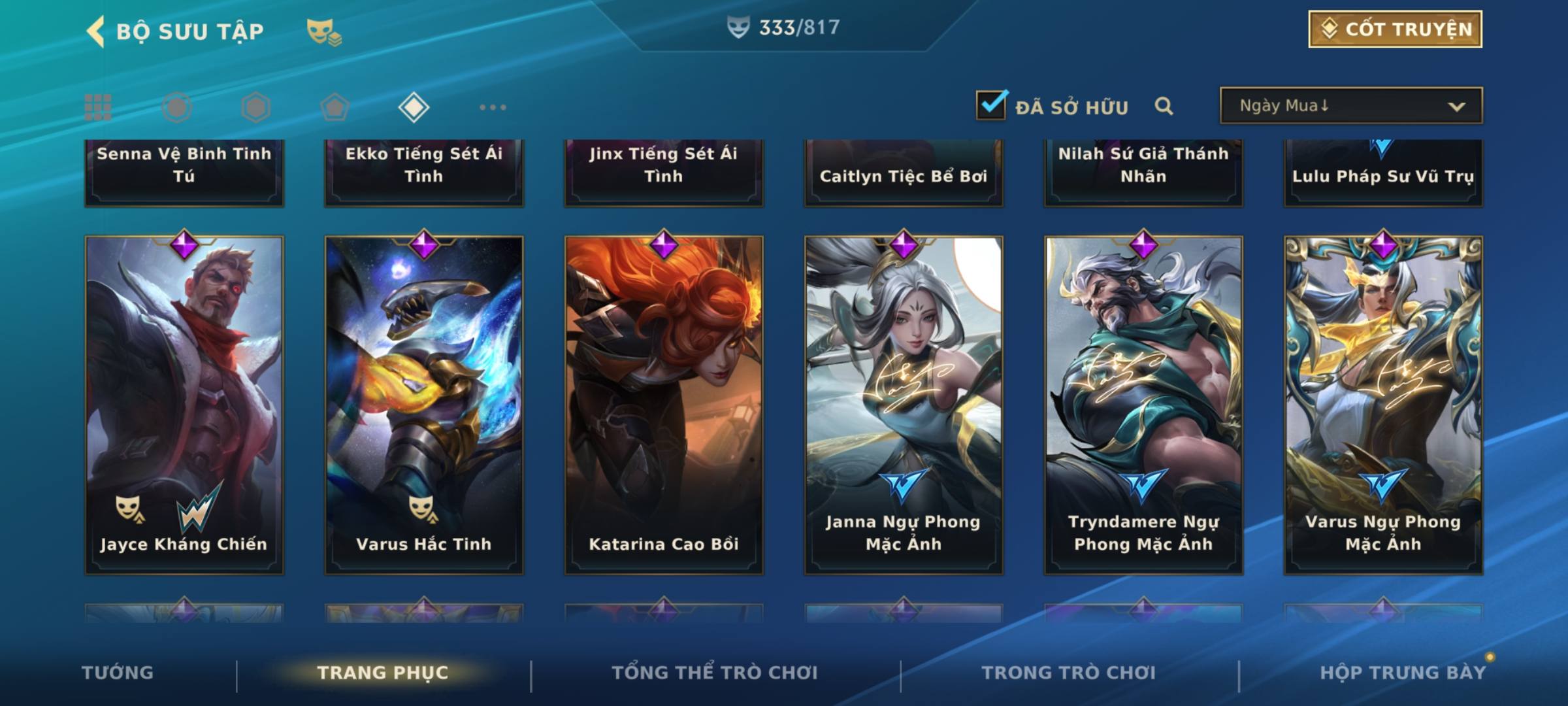Open Varus Ngự Phong Mặc Ảnh skin
Screen dimensions: 1568x706
coord(1383,405)
